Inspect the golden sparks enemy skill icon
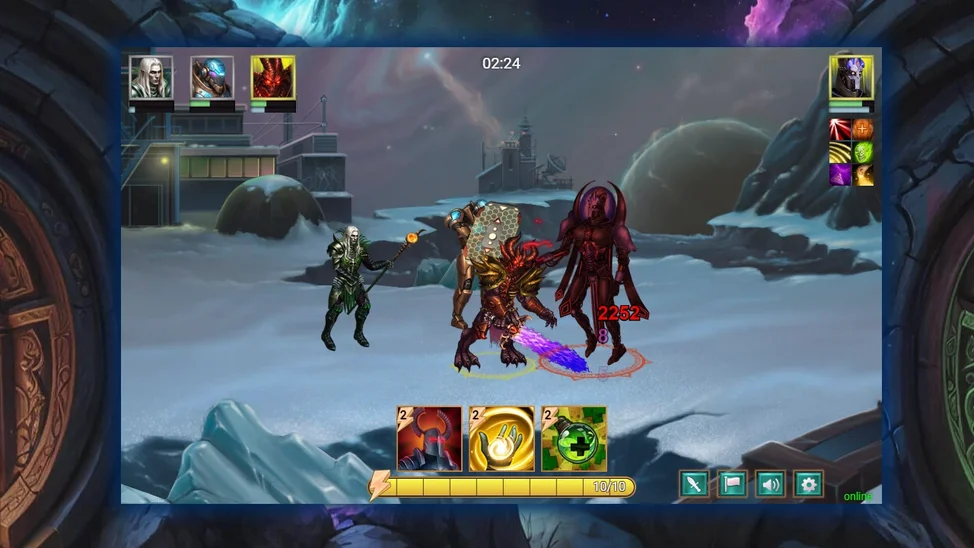974x548 pixels. click(x=862, y=175)
